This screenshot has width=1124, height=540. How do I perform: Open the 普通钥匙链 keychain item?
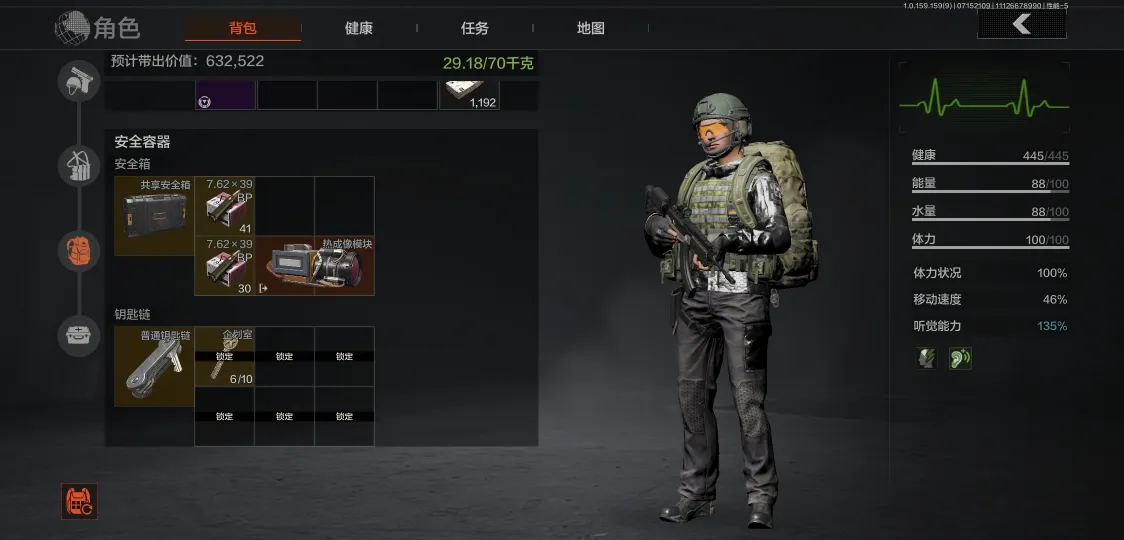154,366
